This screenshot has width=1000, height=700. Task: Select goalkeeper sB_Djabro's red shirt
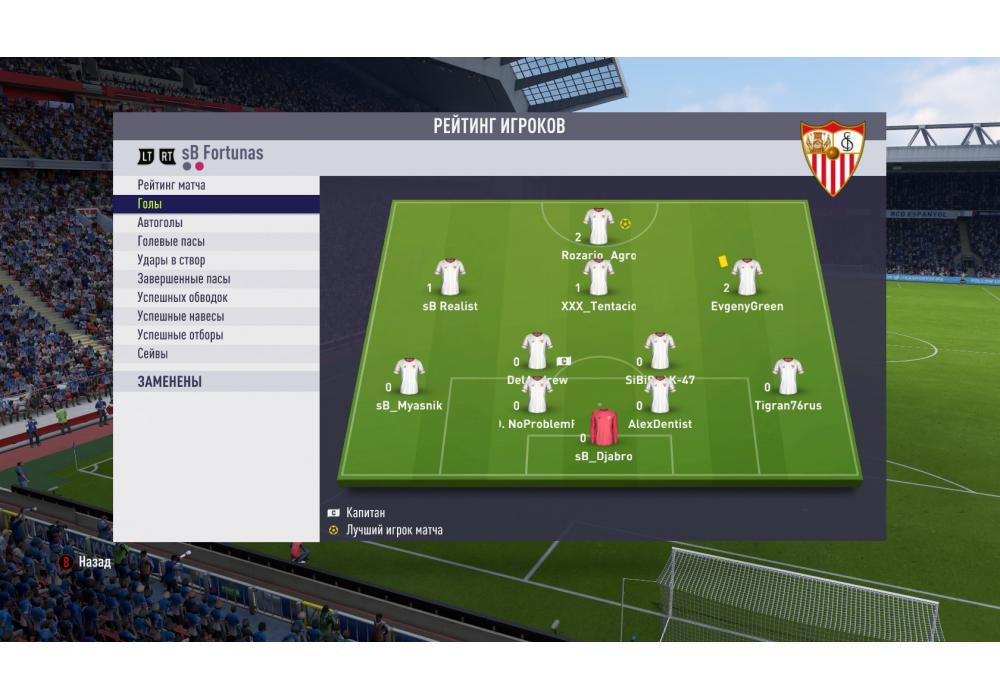pos(604,427)
